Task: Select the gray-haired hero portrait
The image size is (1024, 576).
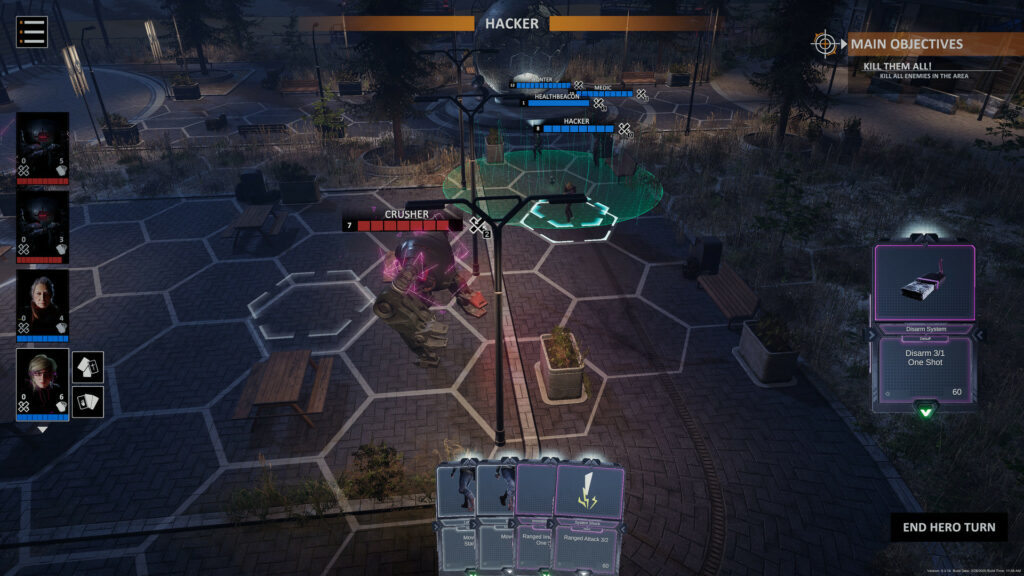Action: click(43, 304)
